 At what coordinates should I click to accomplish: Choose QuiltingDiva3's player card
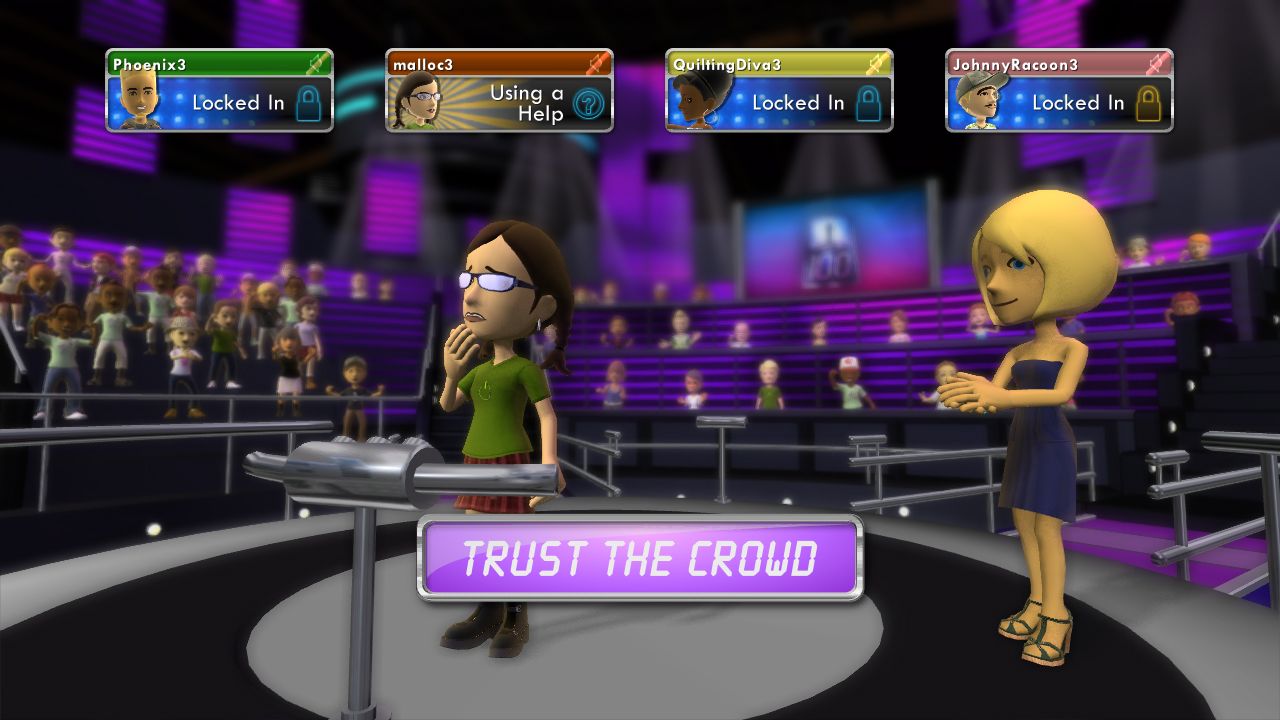click(779, 90)
